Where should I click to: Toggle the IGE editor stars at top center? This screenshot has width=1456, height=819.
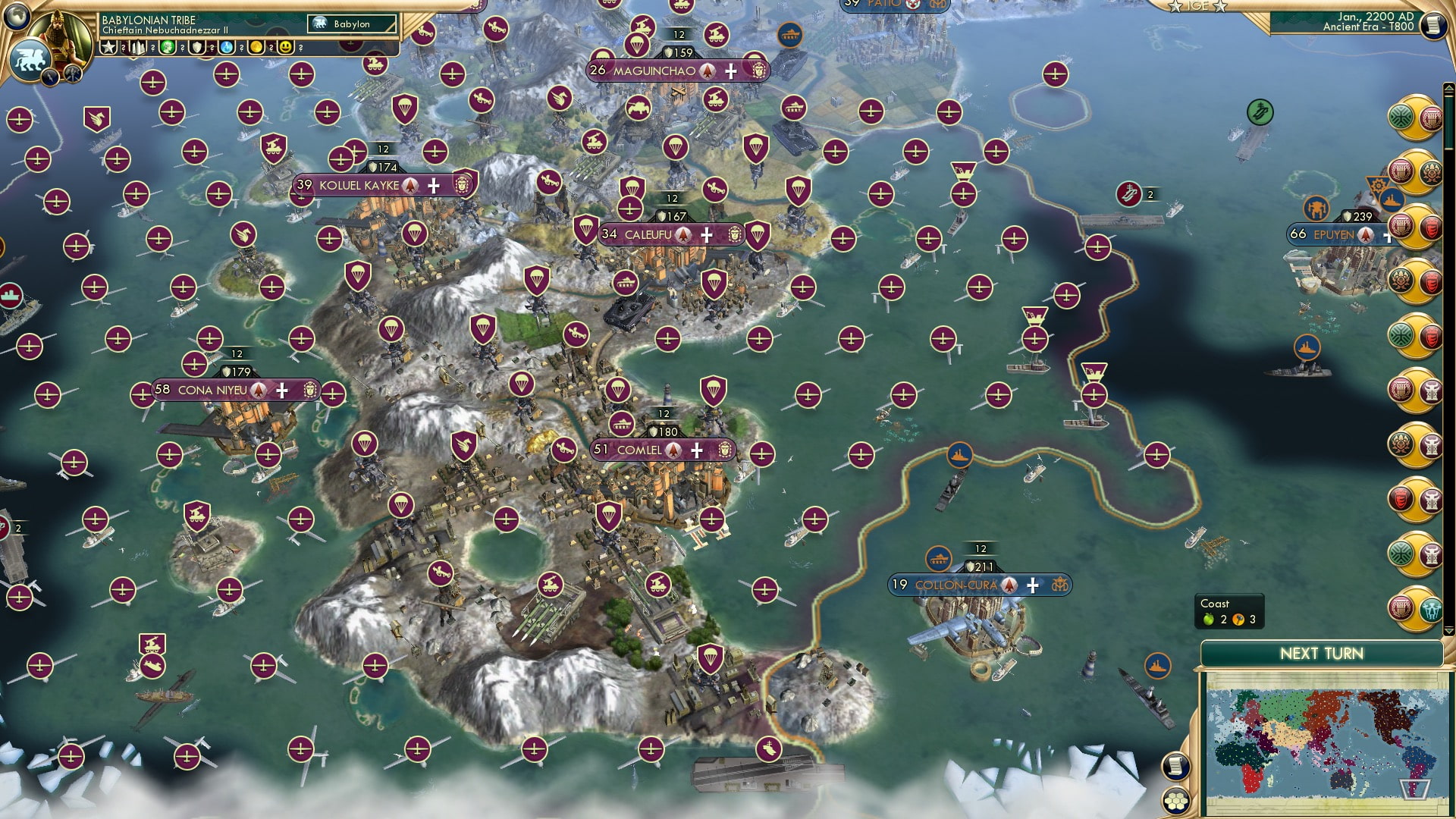[1198, 6]
